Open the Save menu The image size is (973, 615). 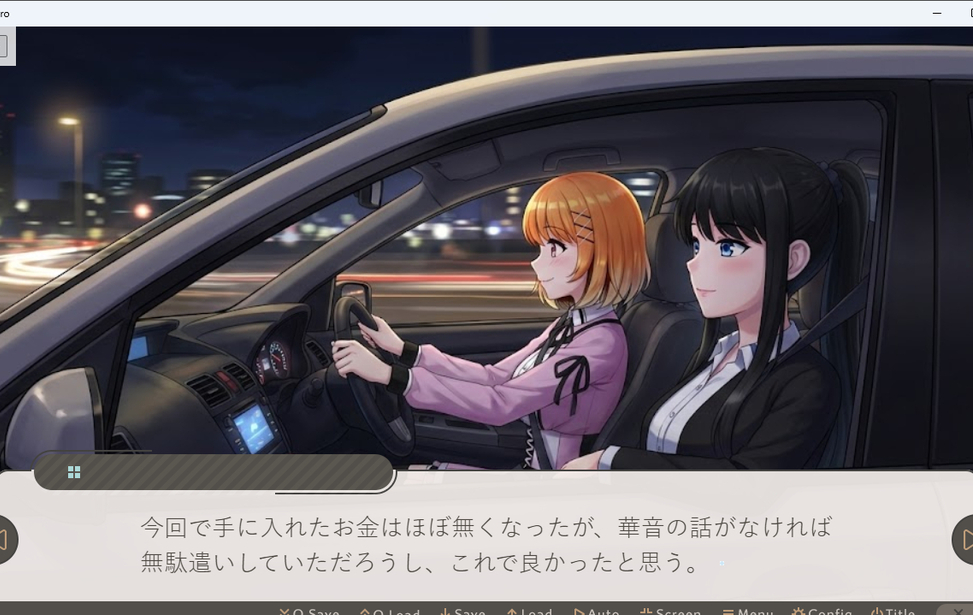[462, 610]
